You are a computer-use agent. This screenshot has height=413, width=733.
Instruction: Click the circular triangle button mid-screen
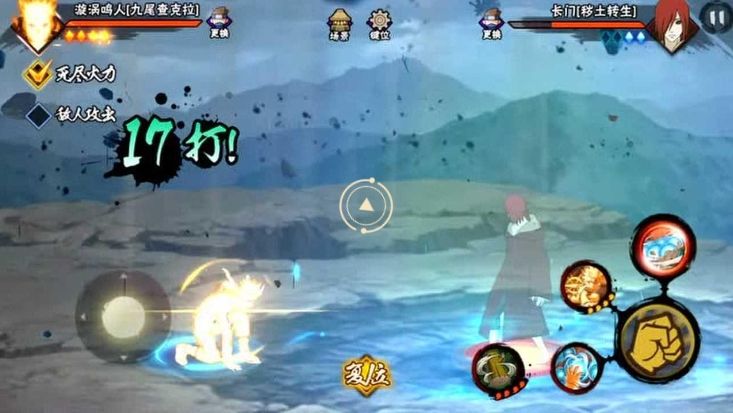tap(365, 207)
